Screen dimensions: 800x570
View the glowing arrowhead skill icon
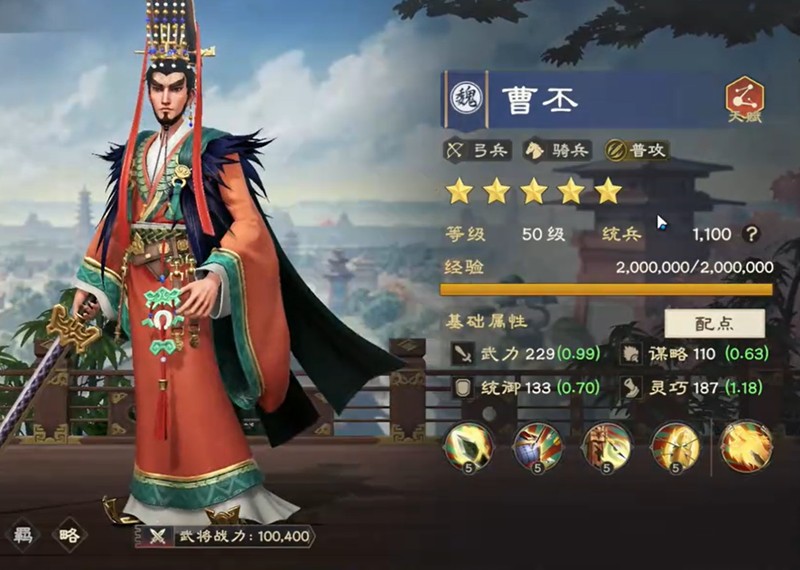[x=467, y=445]
